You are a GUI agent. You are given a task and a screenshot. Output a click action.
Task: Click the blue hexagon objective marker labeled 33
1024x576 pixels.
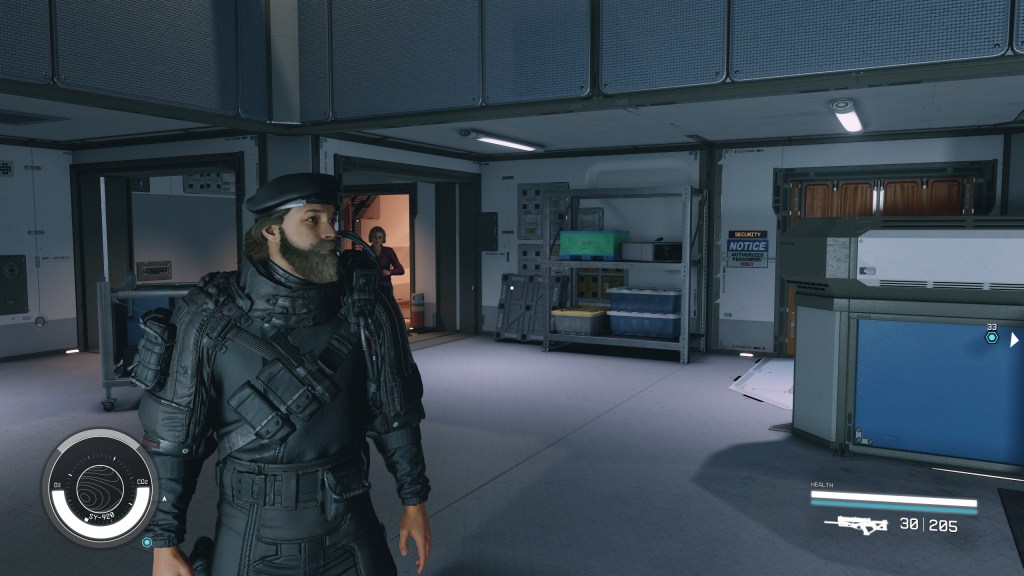pyautogui.click(x=991, y=338)
